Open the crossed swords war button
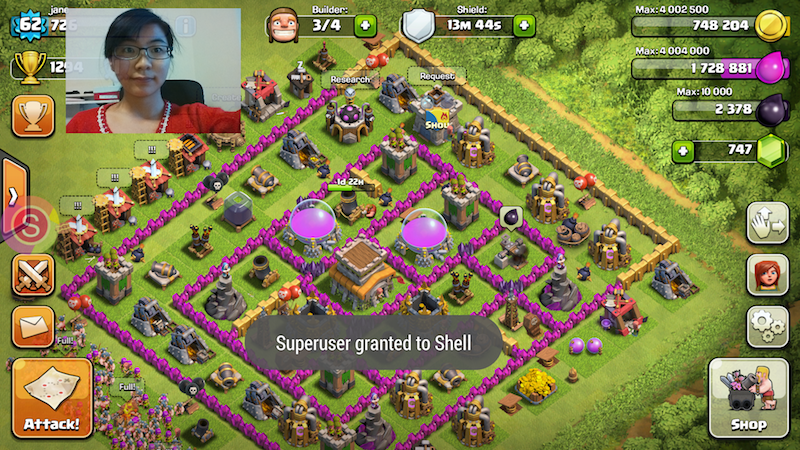 tap(32, 275)
